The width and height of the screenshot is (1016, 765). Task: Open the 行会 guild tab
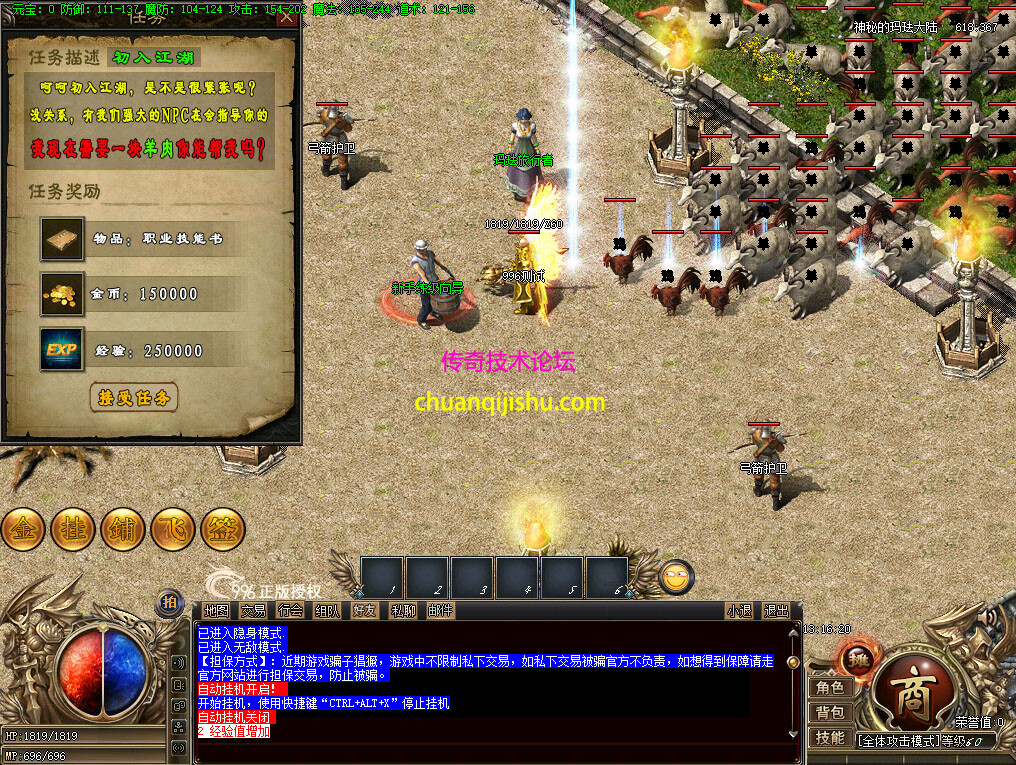[290, 610]
